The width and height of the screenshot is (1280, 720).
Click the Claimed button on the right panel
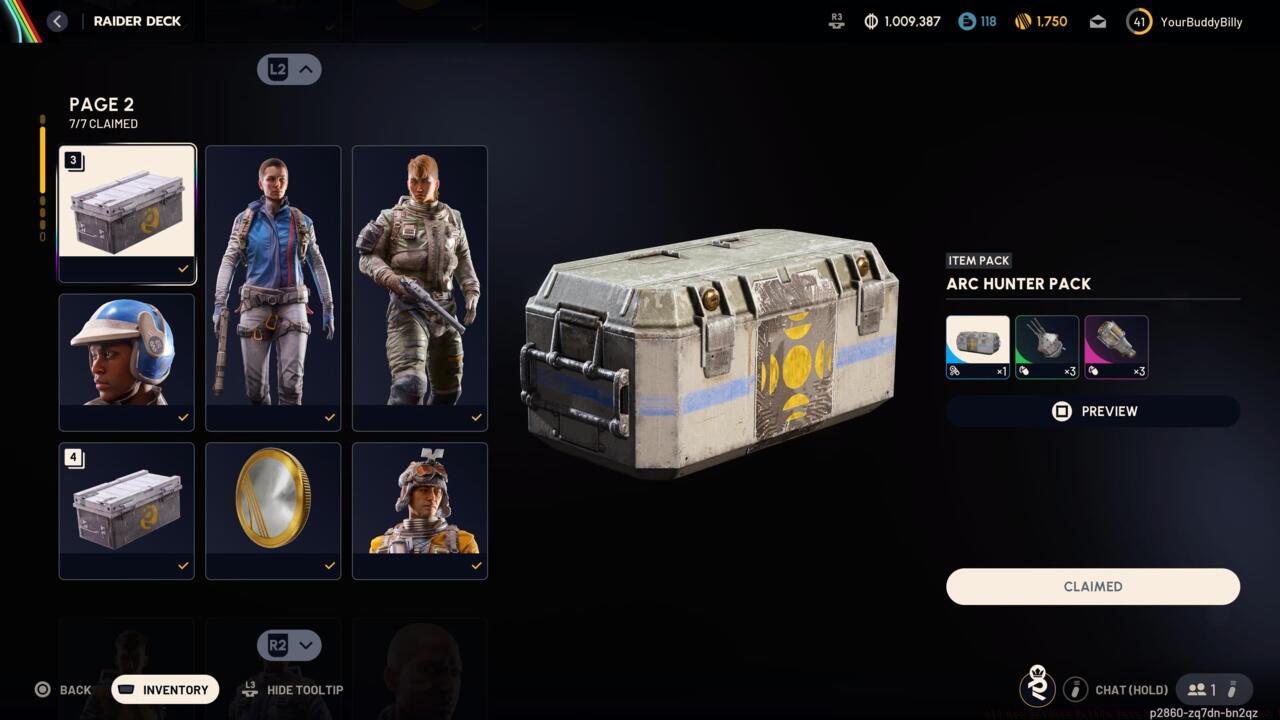click(1092, 586)
